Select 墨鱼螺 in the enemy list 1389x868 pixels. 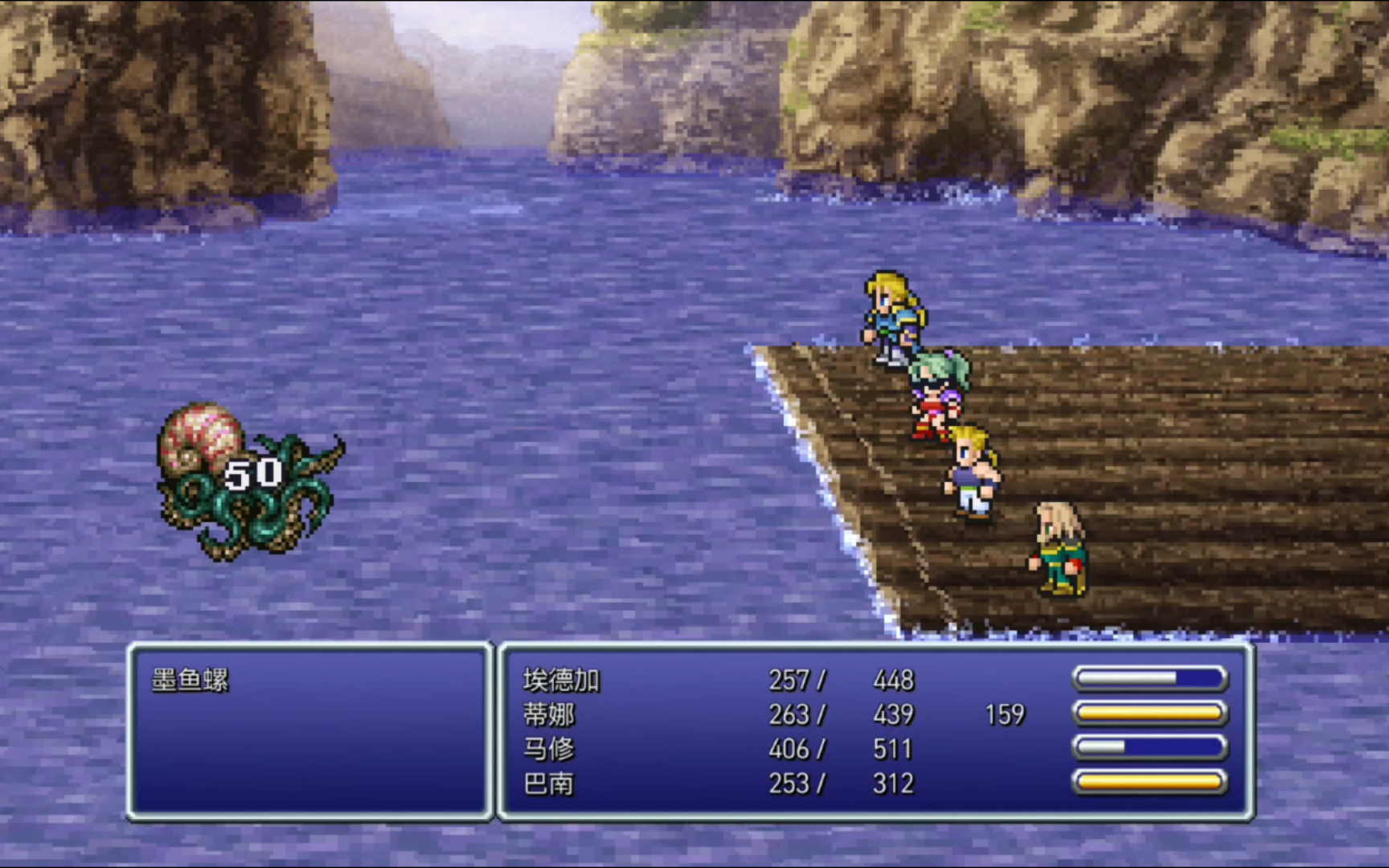click(x=191, y=680)
